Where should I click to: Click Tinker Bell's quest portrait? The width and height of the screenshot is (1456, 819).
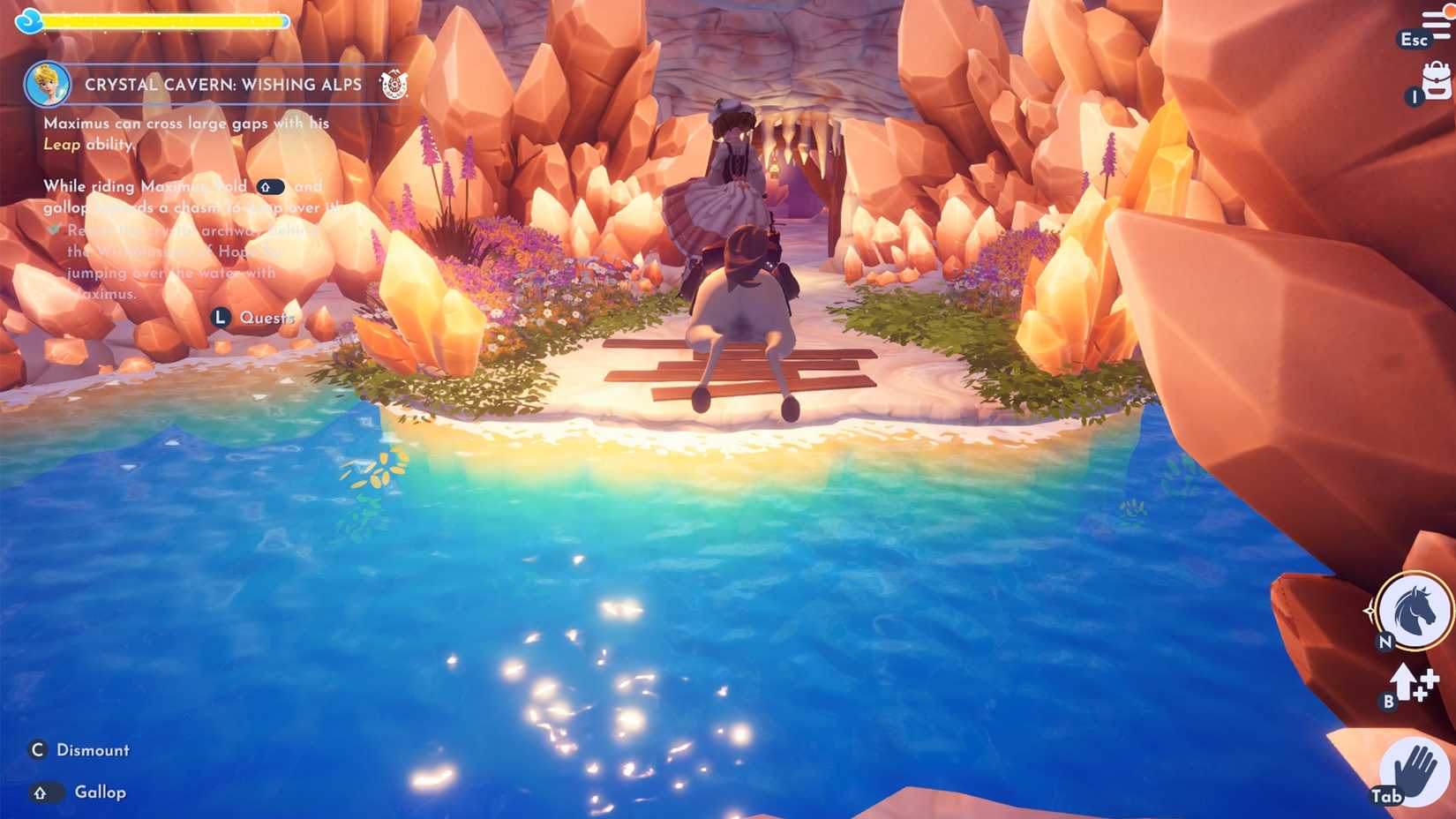tap(46, 82)
